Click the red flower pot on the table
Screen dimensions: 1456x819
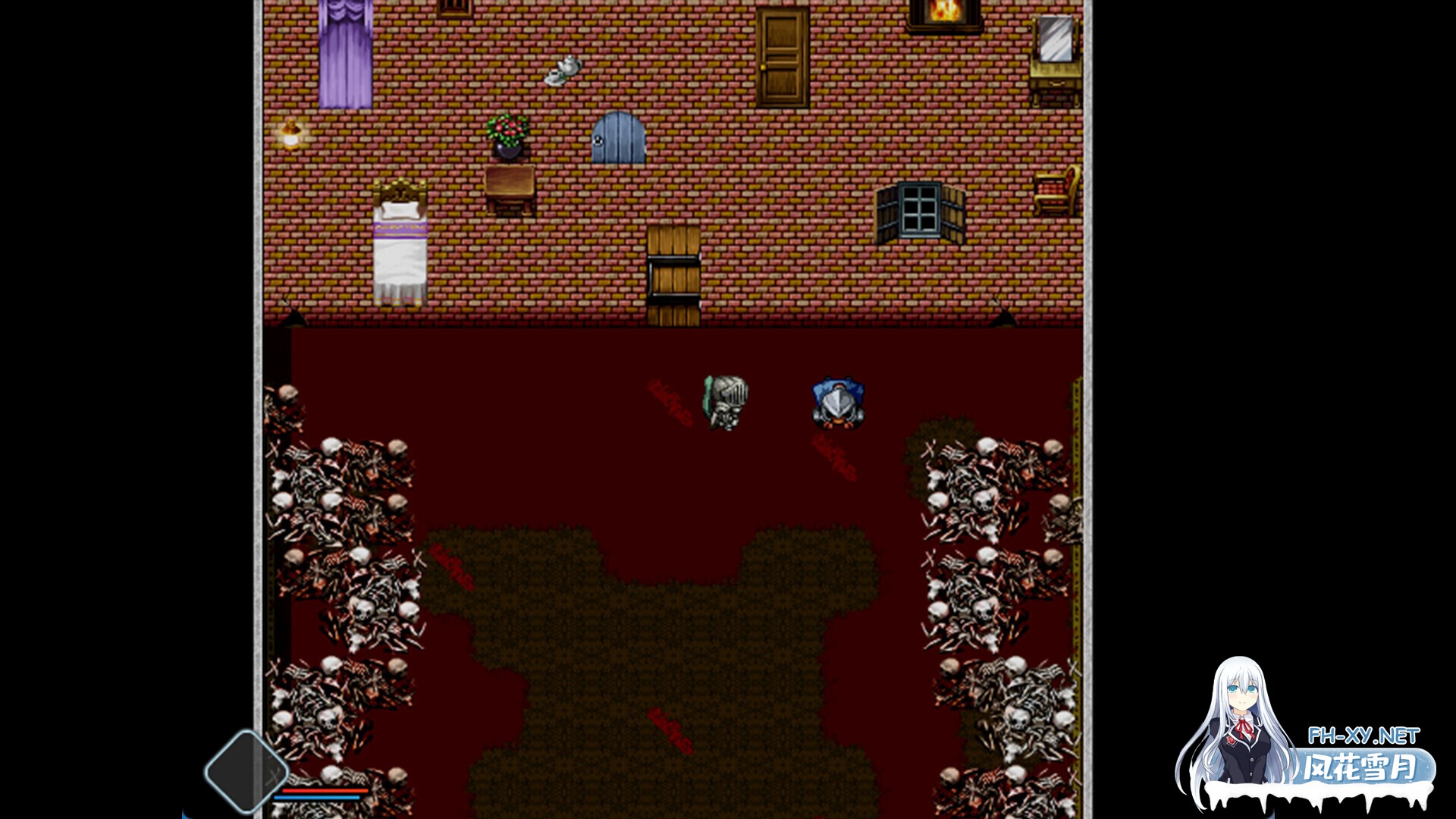point(507,136)
